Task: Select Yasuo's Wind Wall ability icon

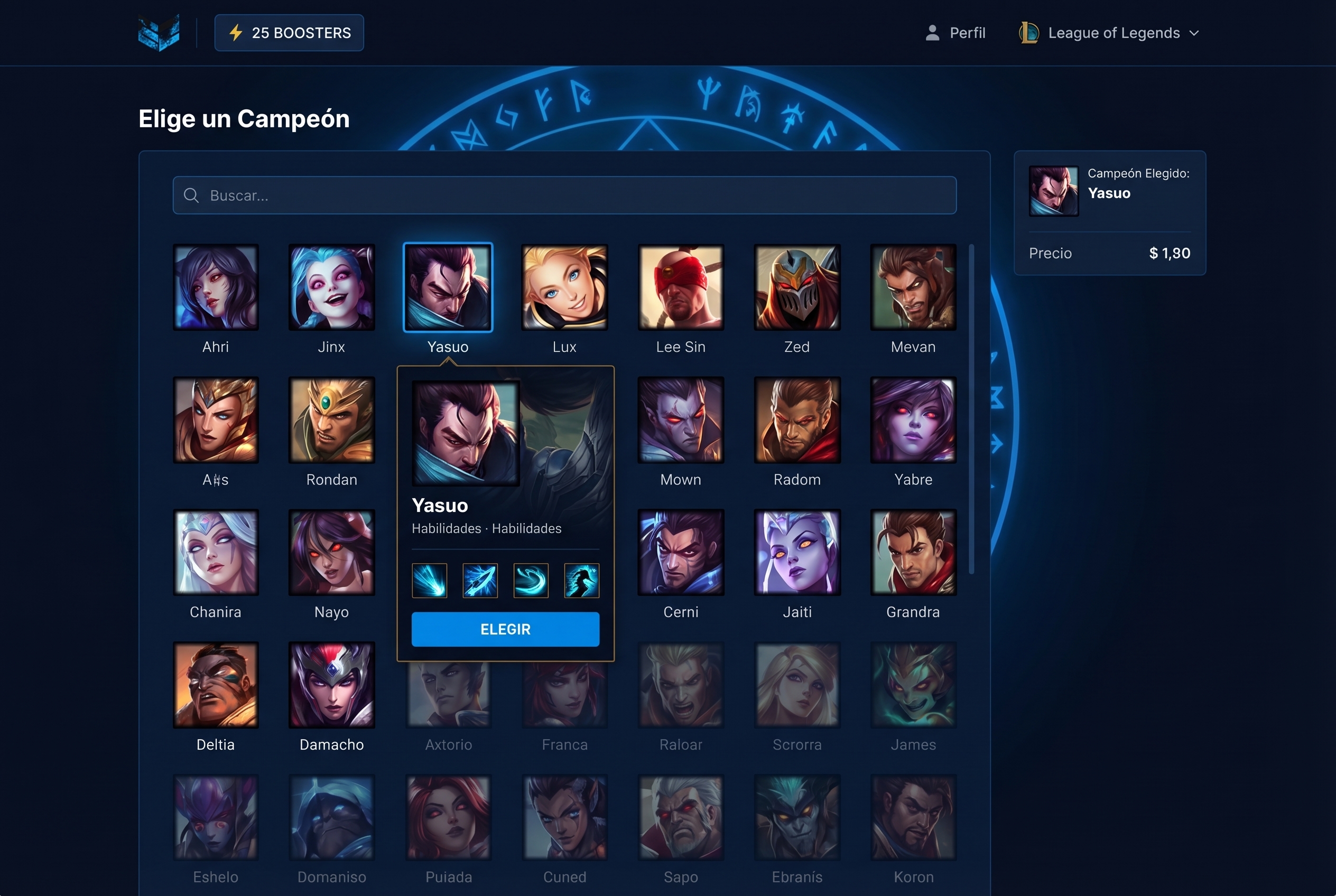Action: (531, 580)
